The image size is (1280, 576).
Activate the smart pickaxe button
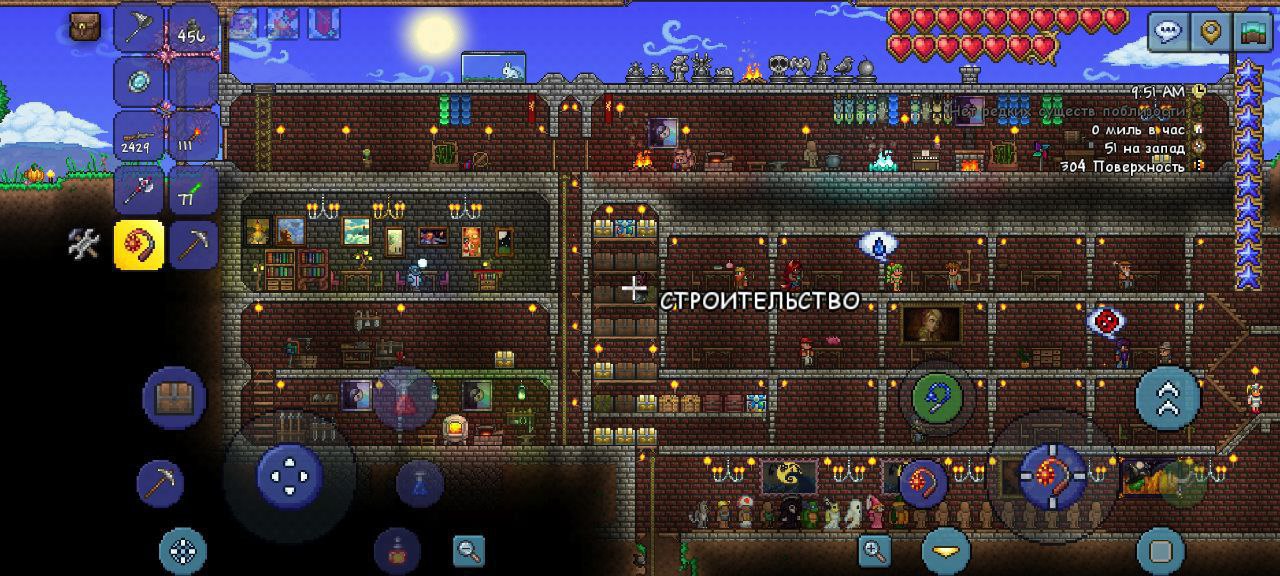click(x=160, y=484)
